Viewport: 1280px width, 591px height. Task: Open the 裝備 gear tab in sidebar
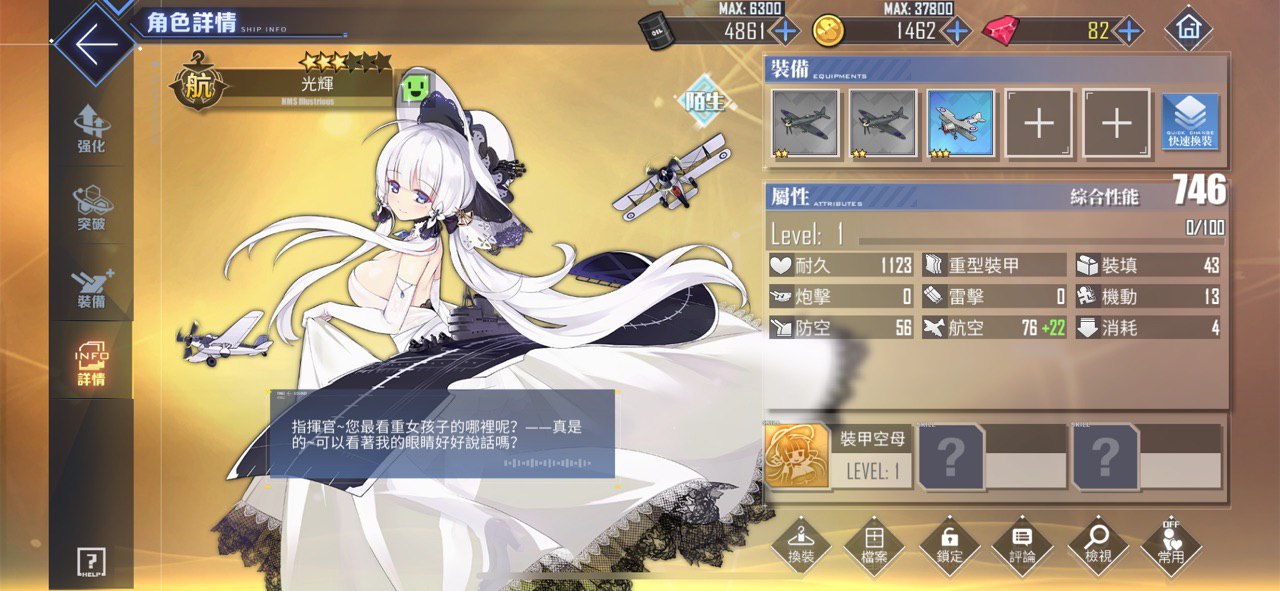(91, 285)
